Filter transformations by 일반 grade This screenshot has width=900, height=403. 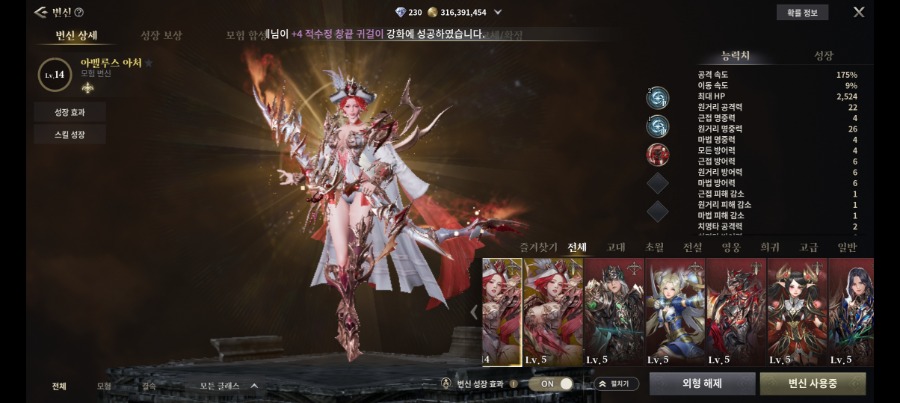(x=847, y=246)
